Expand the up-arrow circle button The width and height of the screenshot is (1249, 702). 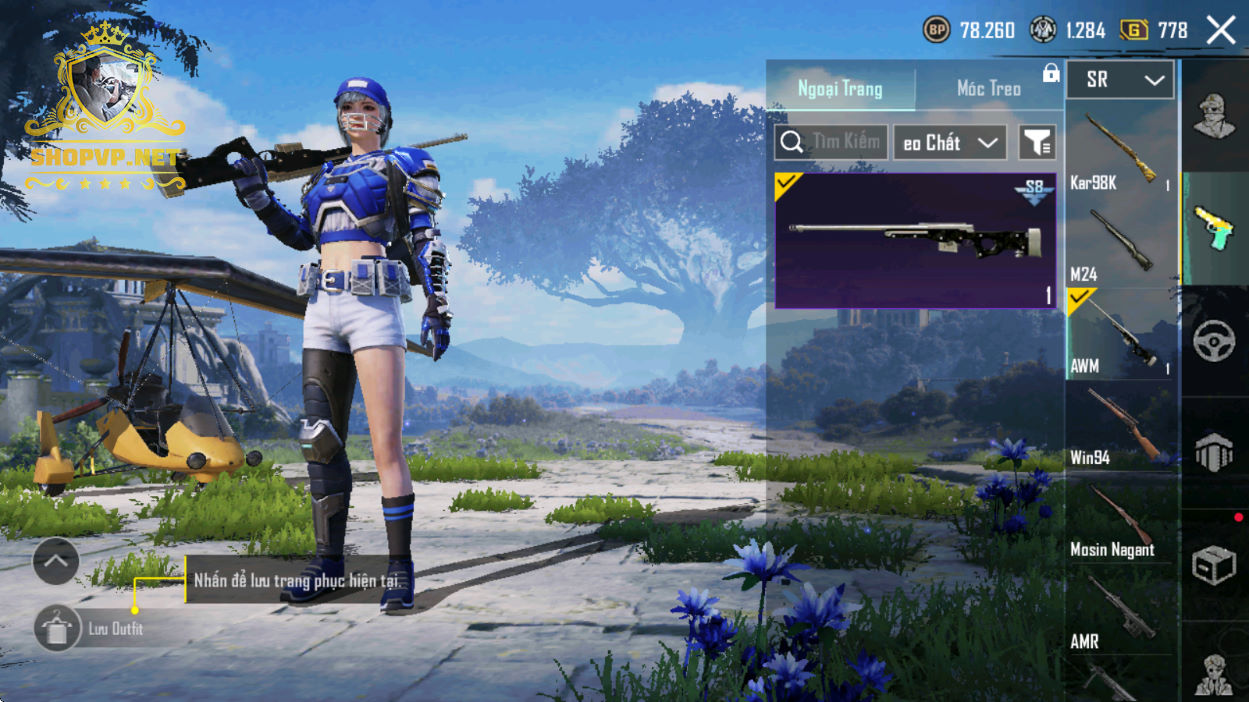pos(56,562)
